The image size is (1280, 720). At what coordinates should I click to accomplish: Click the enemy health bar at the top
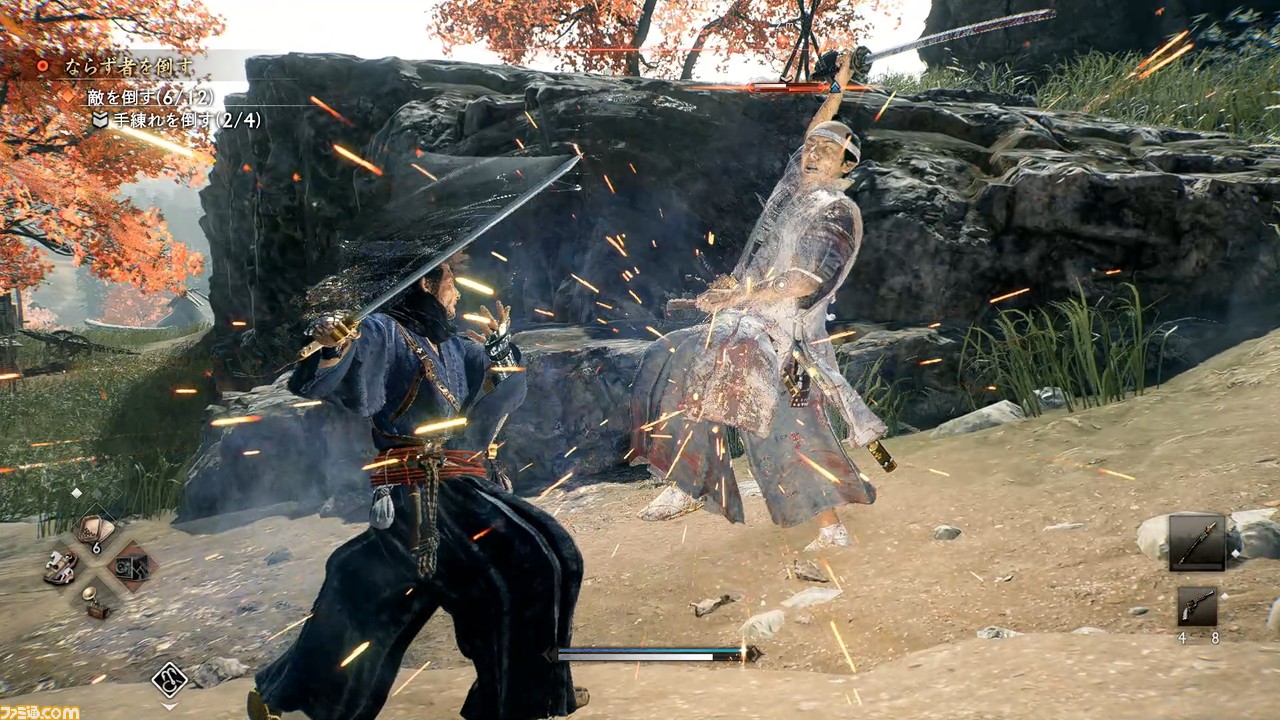(786, 88)
